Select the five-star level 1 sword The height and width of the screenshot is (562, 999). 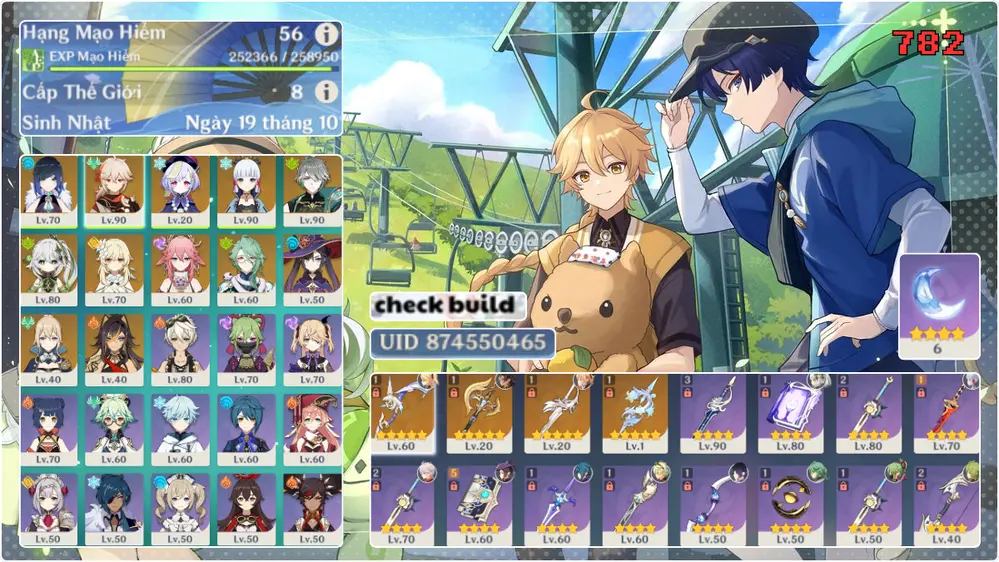pos(635,411)
